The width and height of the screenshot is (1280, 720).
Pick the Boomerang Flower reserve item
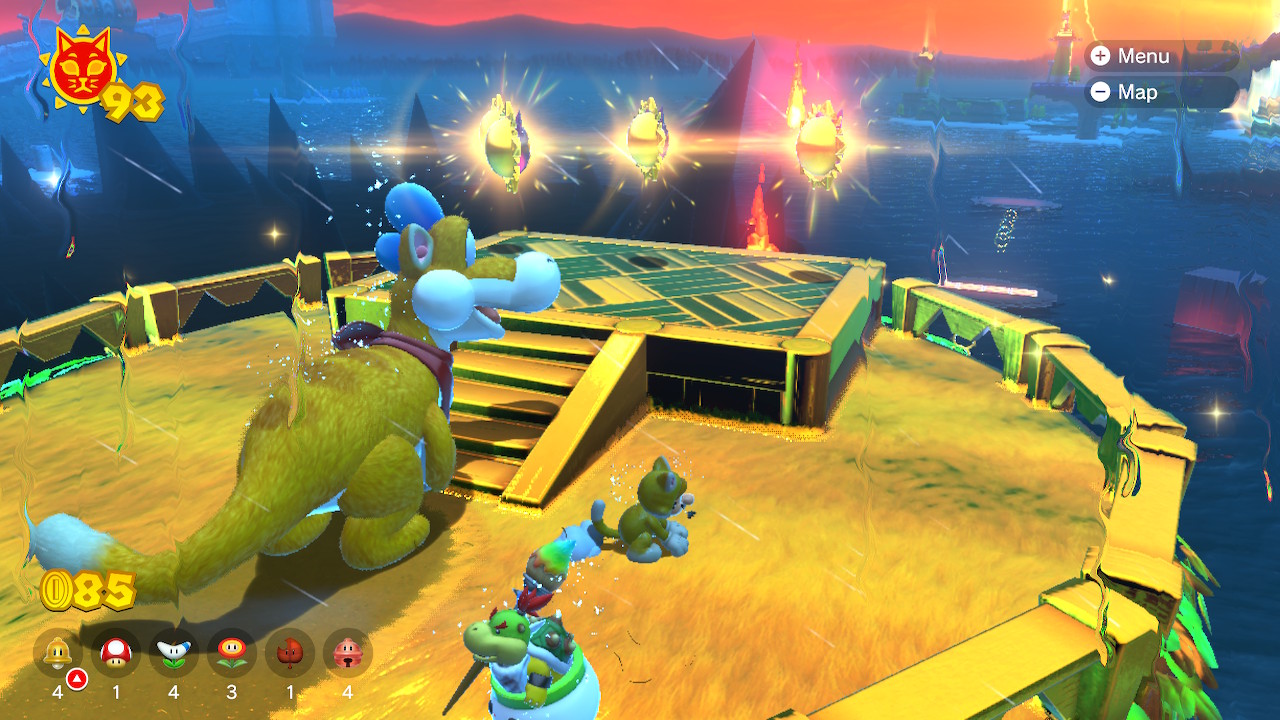(174, 653)
